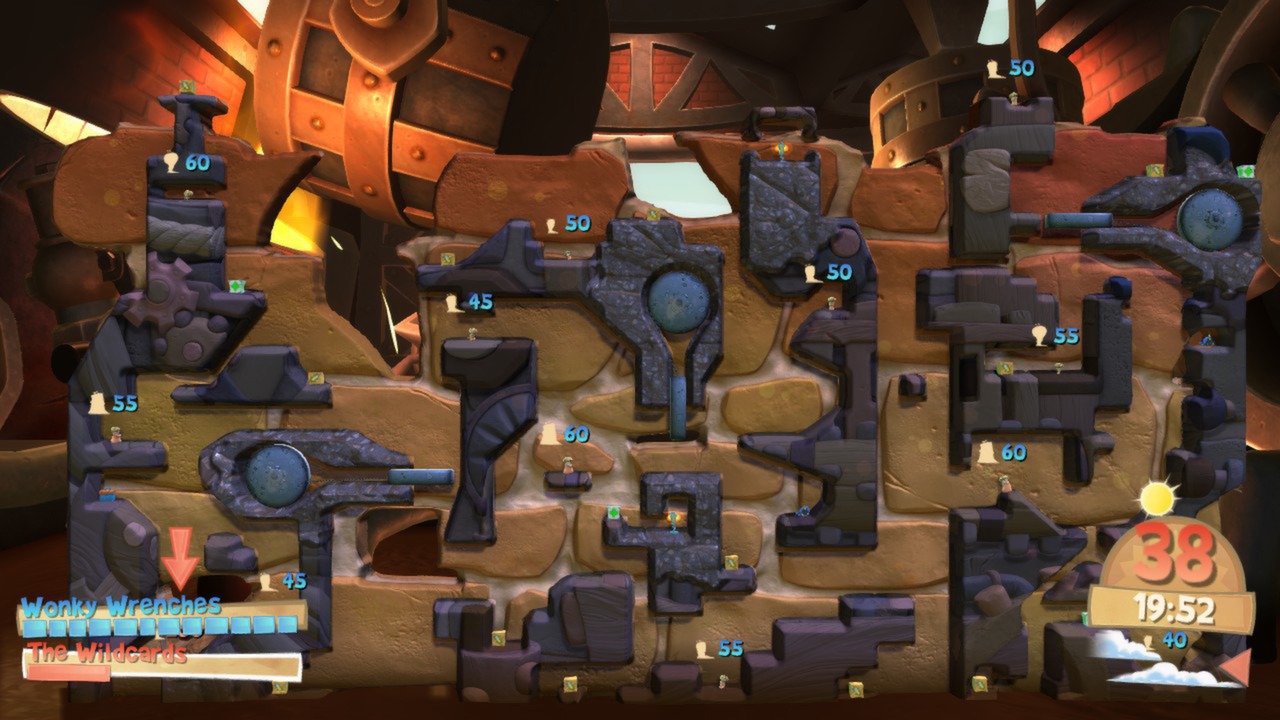Select the worm with 50 health at top-right
The height and width of the screenshot is (720, 1280).
pos(1014,98)
